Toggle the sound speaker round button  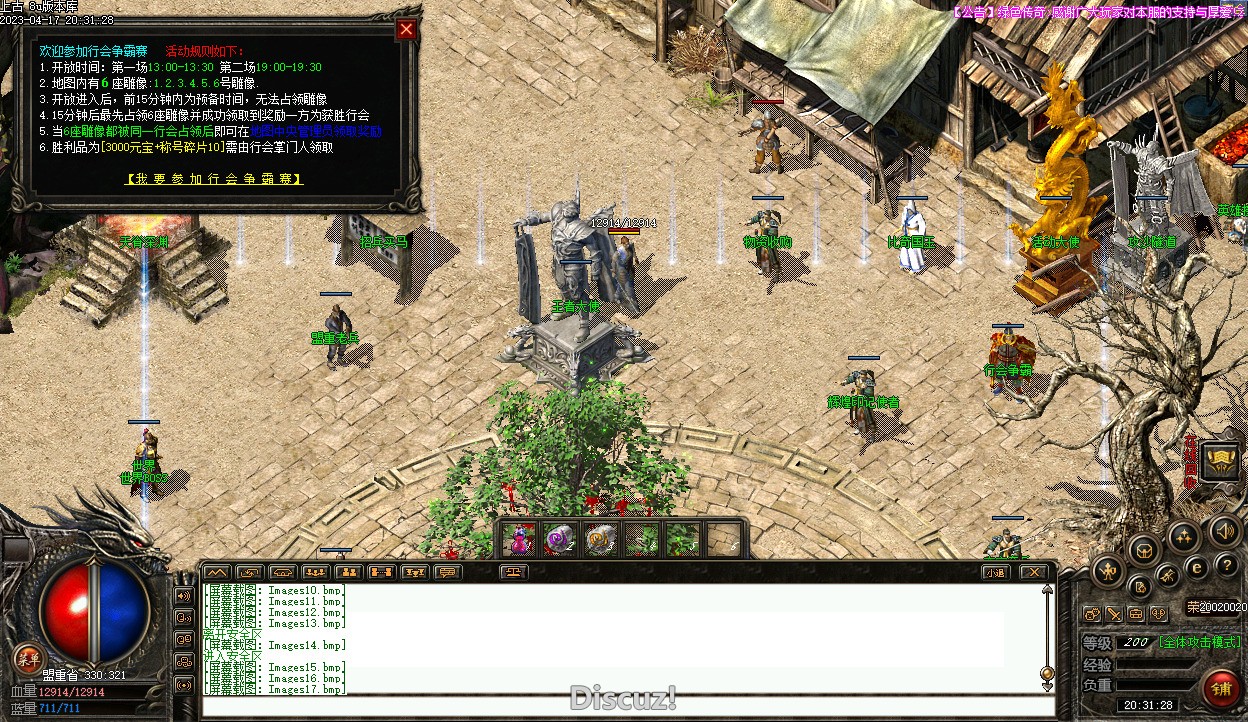(1223, 530)
